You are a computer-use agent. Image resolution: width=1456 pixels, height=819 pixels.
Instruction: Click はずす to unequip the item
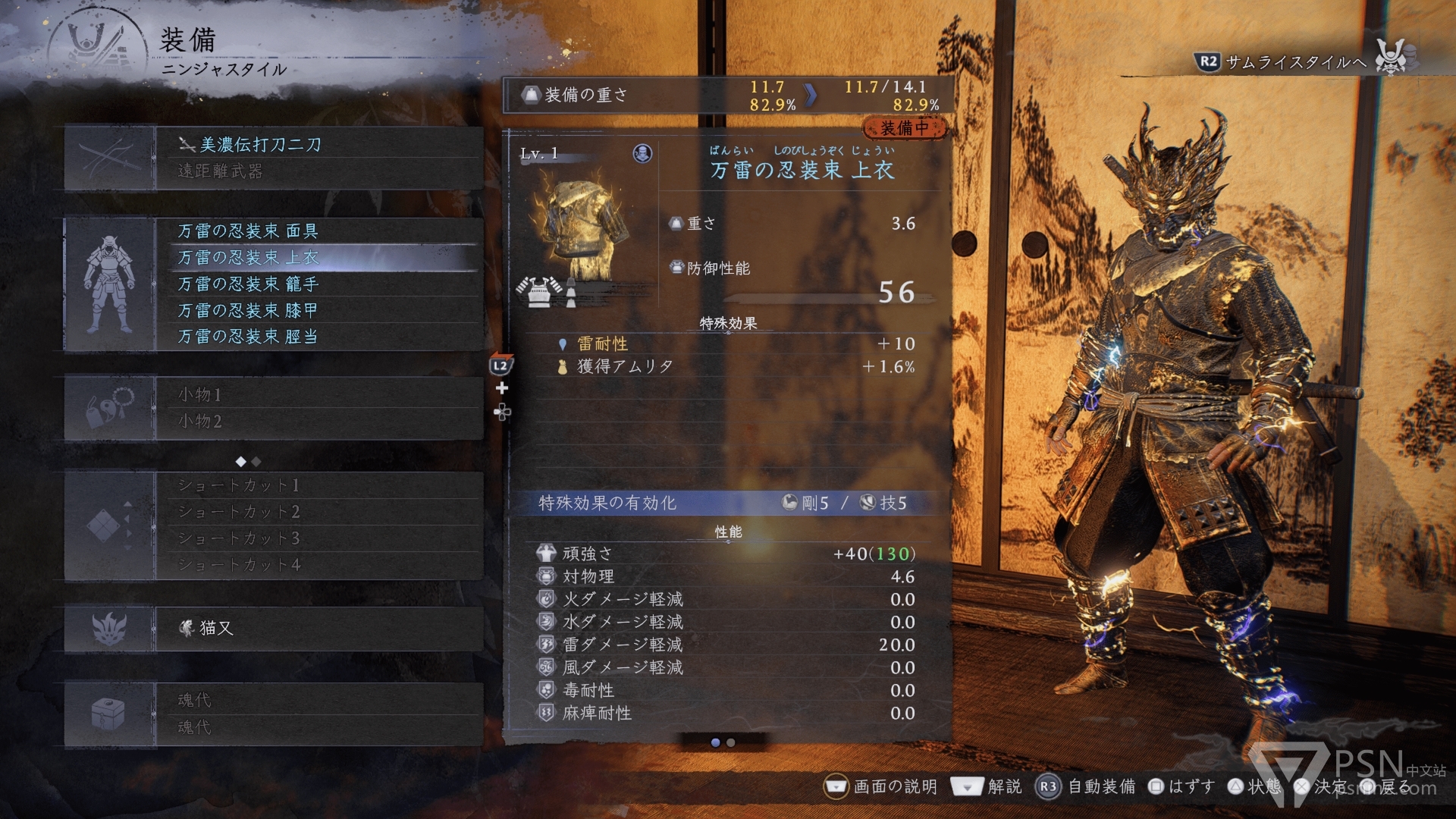(1181, 786)
